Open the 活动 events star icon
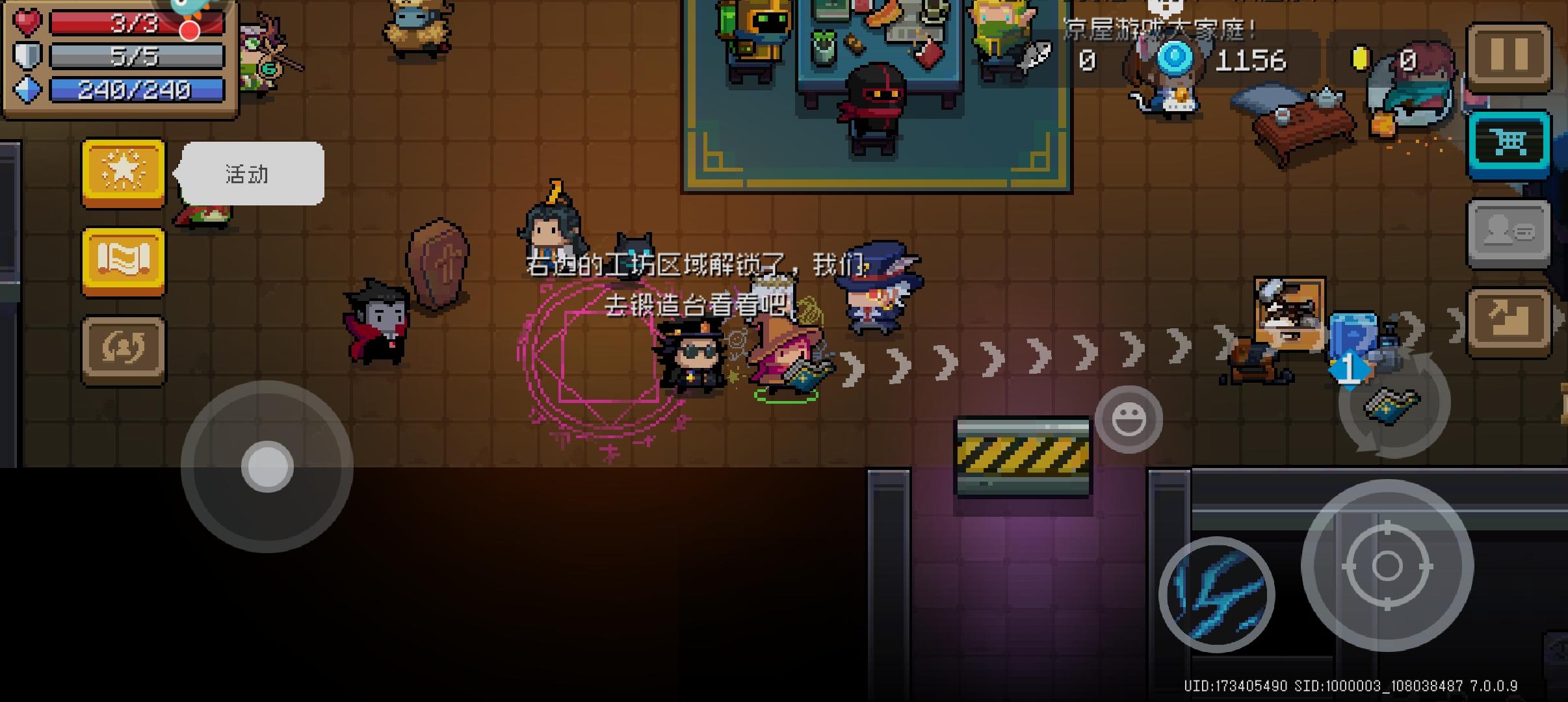 pos(124,173)
